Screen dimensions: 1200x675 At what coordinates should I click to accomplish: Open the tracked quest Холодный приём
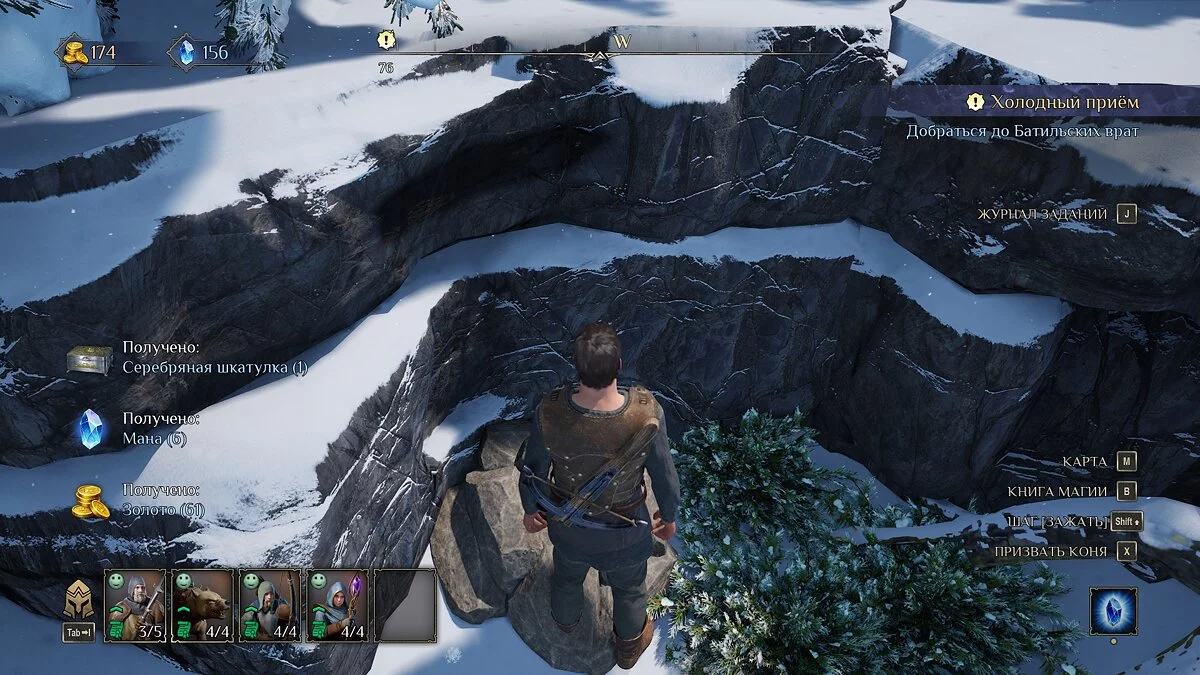click(x=1064, y=102)
